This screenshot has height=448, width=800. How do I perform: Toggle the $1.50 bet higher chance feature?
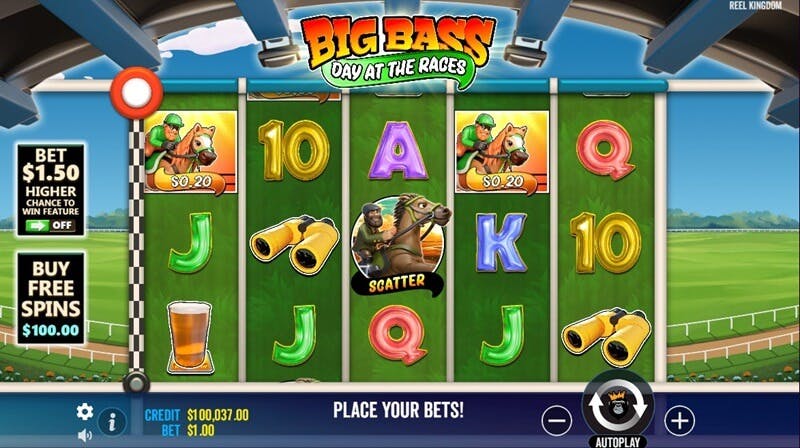coord(51,225)
